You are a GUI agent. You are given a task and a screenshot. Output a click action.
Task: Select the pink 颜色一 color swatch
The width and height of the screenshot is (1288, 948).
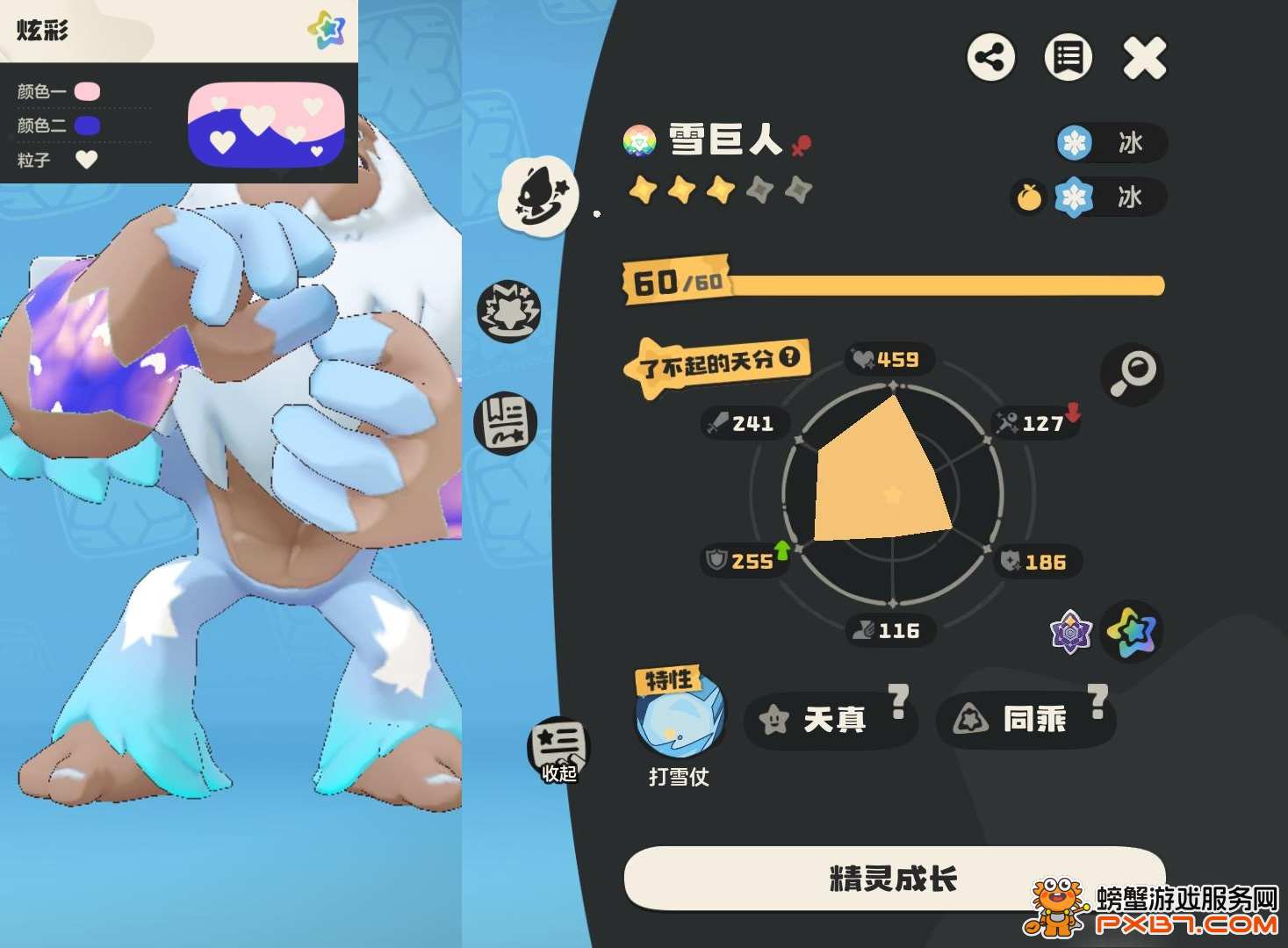coord(87,91)
